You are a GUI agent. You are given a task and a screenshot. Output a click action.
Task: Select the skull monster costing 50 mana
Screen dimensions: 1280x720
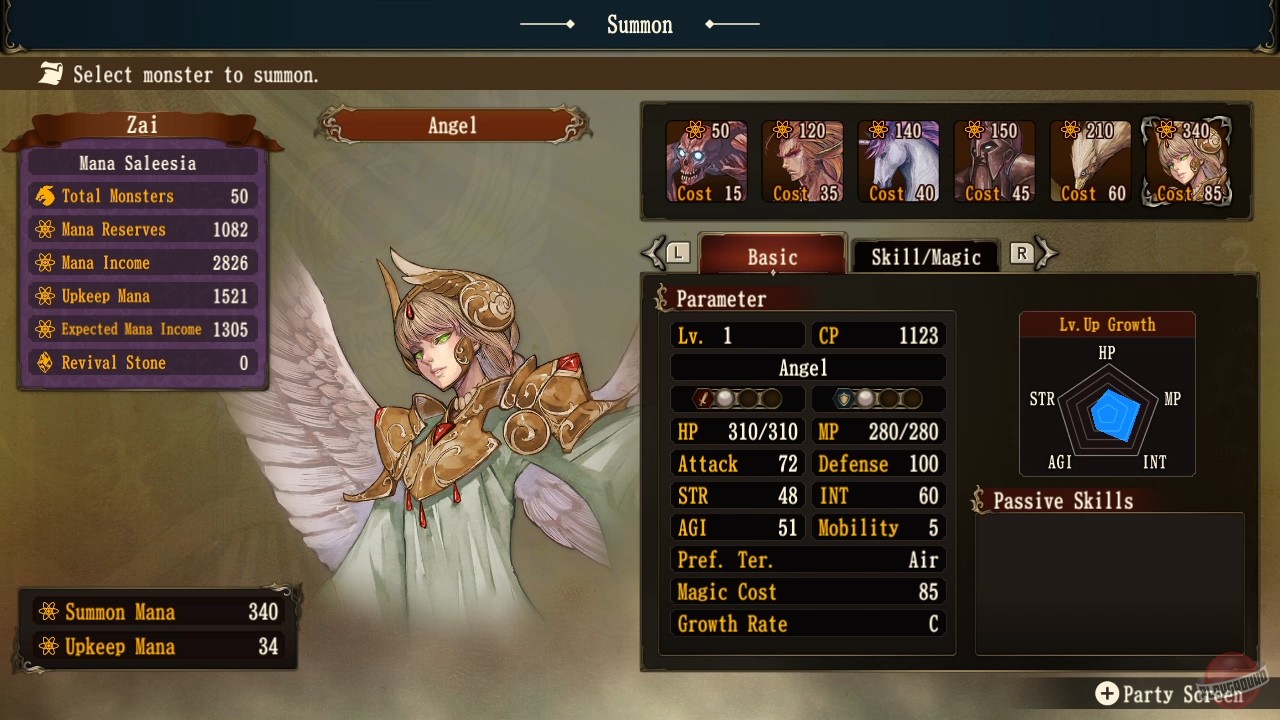click(706, 162)
